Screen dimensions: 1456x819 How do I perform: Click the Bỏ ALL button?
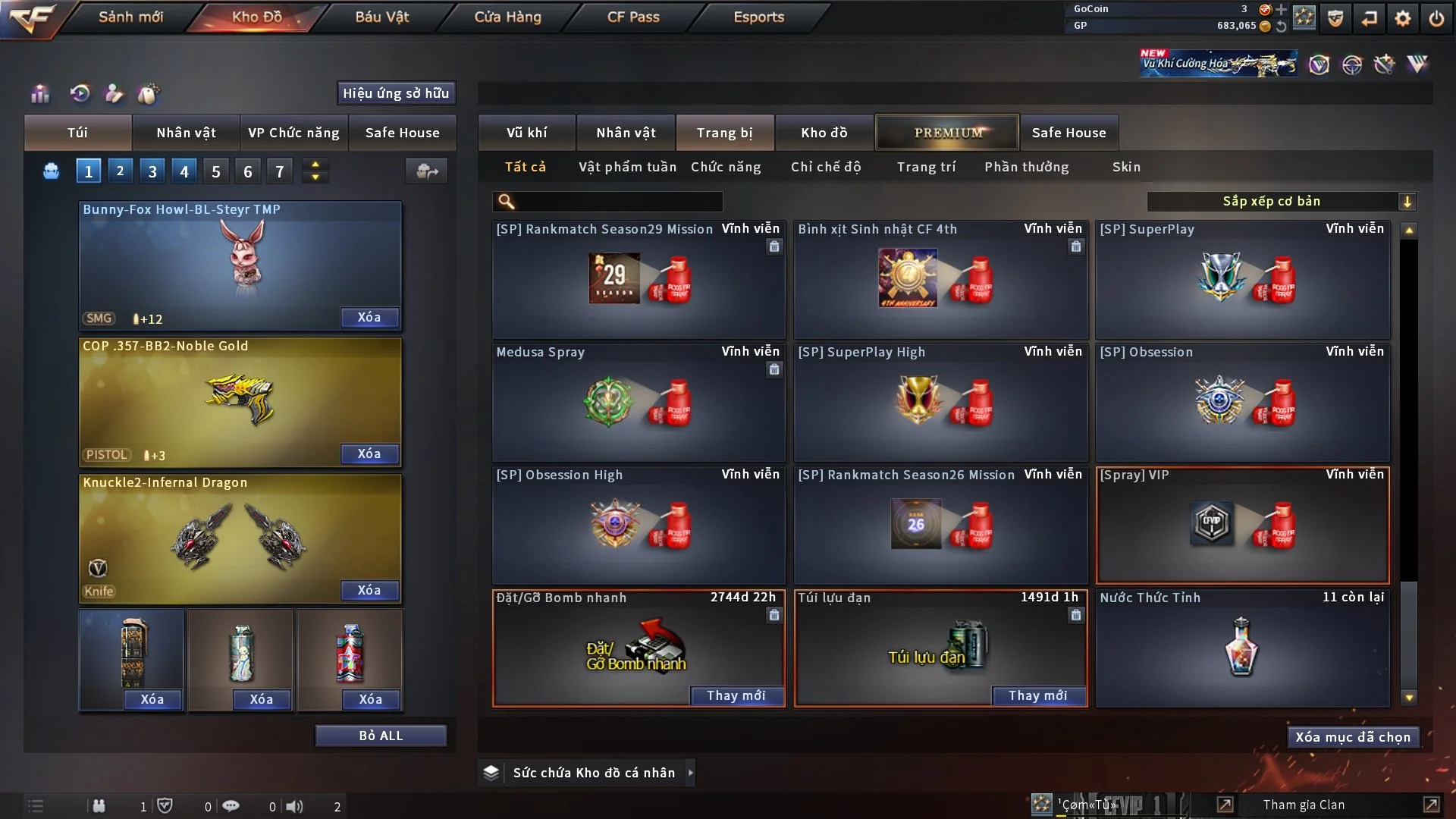pyautogui.click(x=381, y=736)
